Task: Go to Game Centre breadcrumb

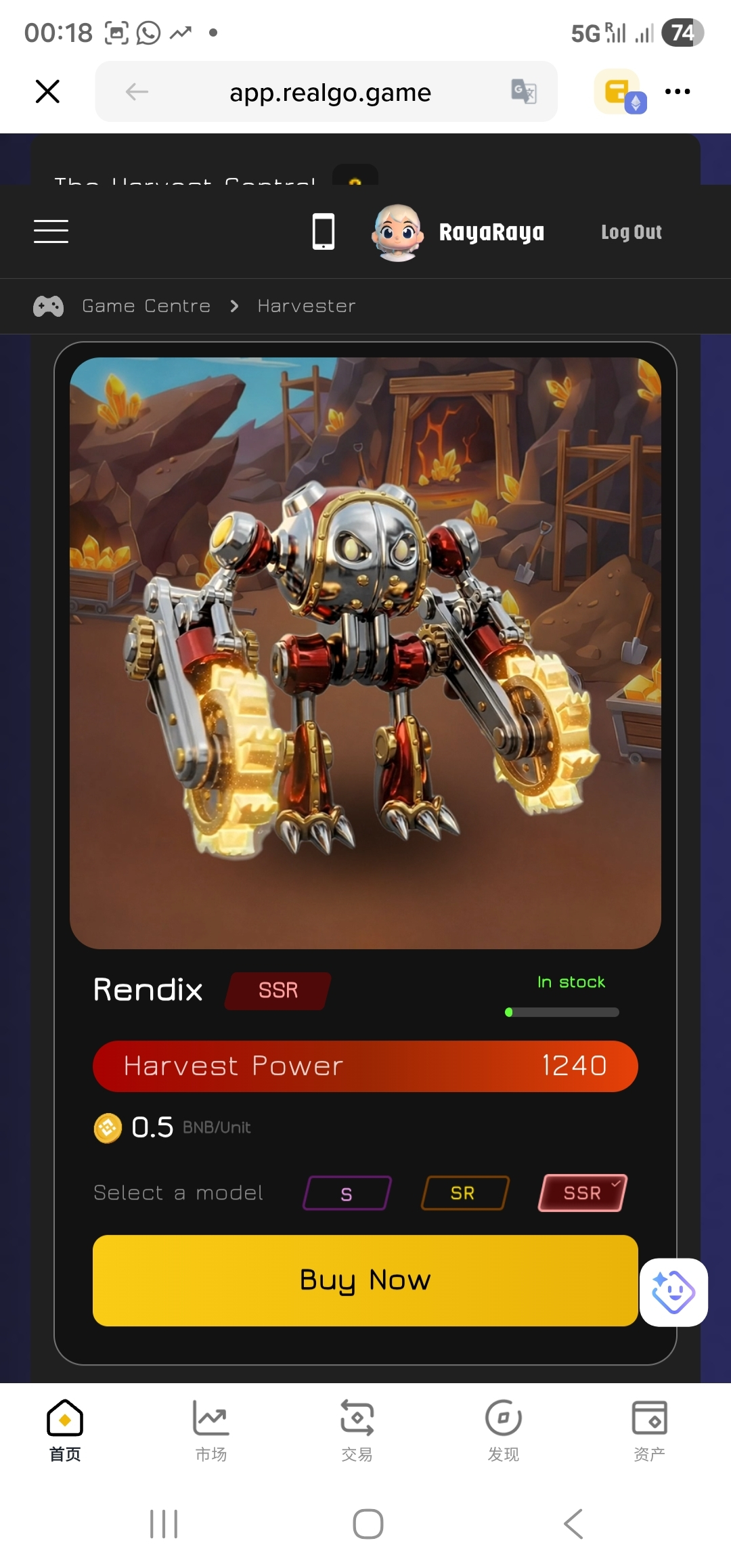Action: click(146, 306)
